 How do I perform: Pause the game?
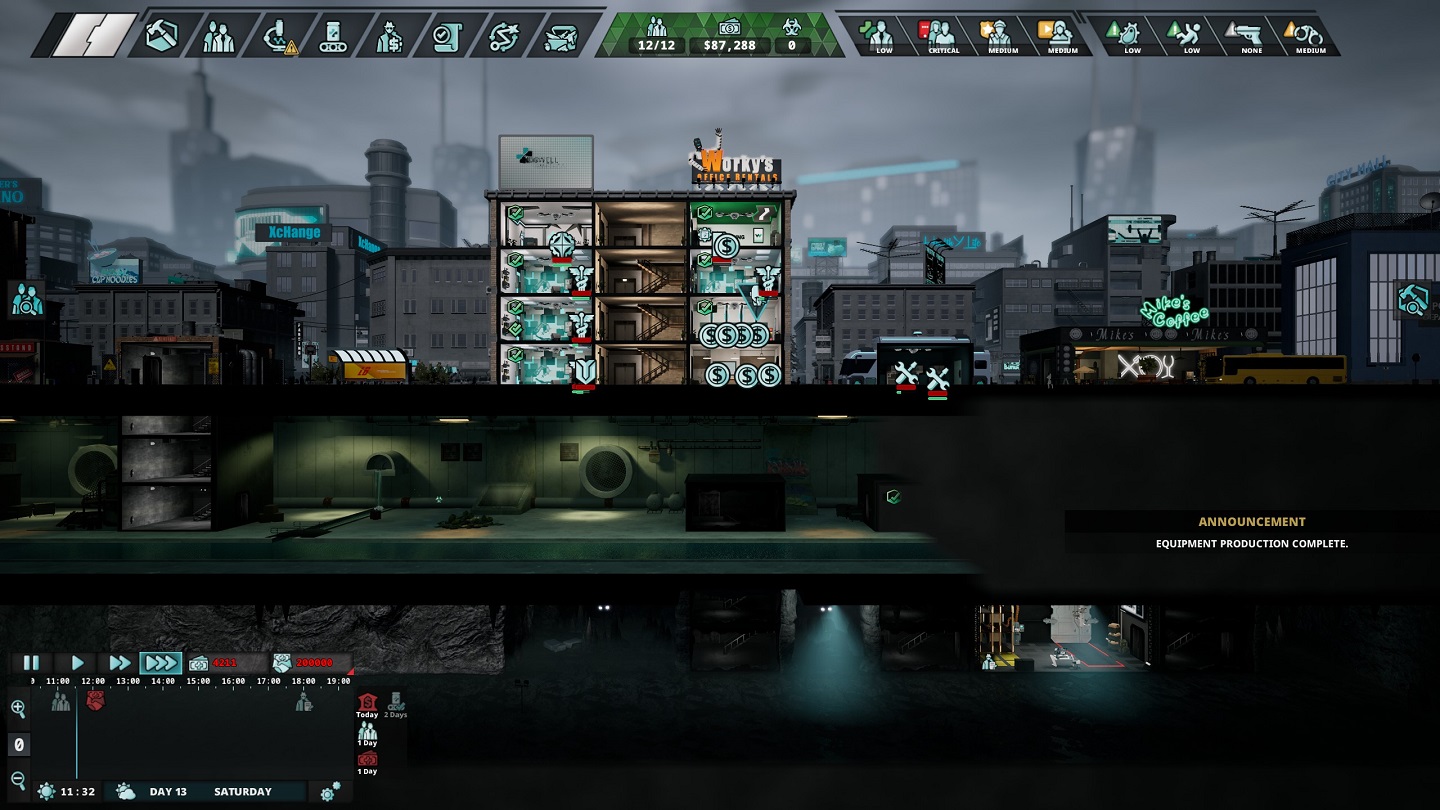[x=31, y=662]
